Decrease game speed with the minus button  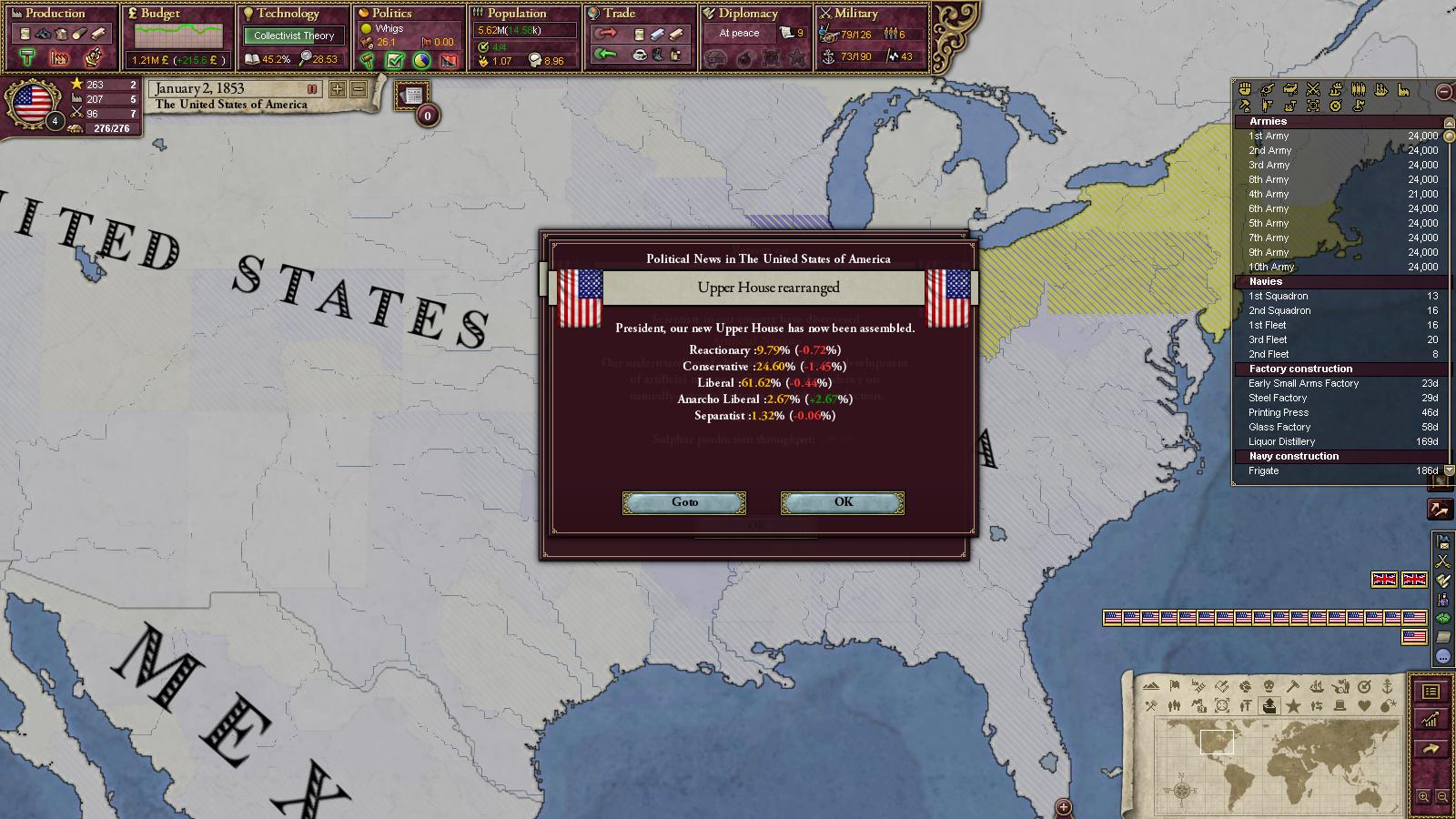coord(359,89)
